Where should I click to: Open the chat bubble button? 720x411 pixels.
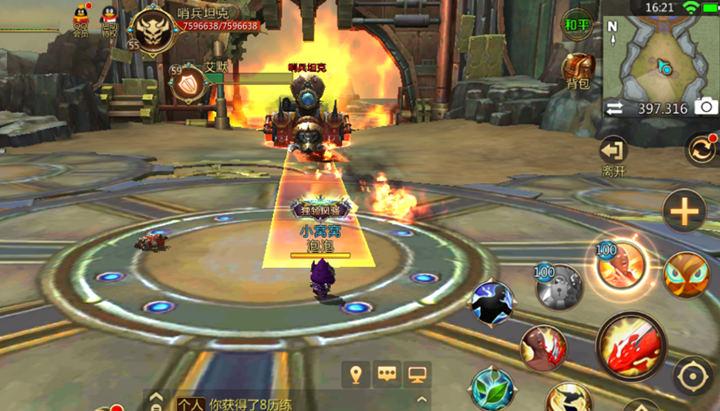pos(385,374)
